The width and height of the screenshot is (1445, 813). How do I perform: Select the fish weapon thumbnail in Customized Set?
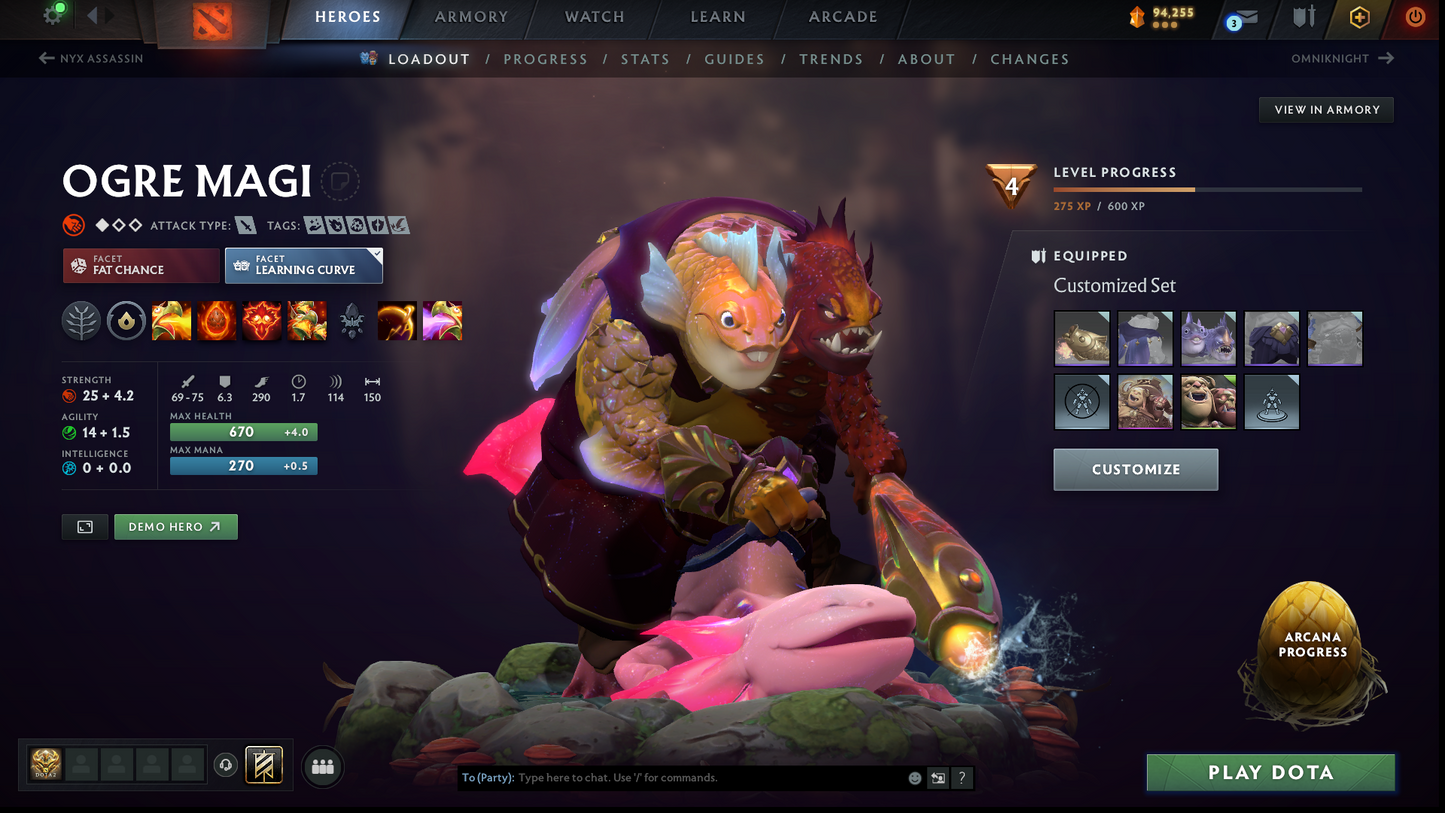1081,338
